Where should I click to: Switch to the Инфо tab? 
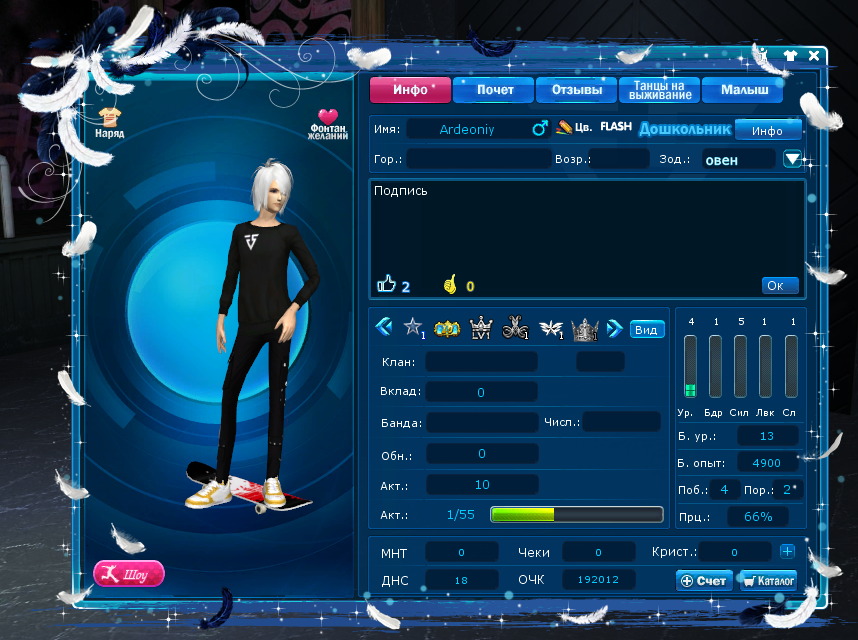tap(410, 90)
